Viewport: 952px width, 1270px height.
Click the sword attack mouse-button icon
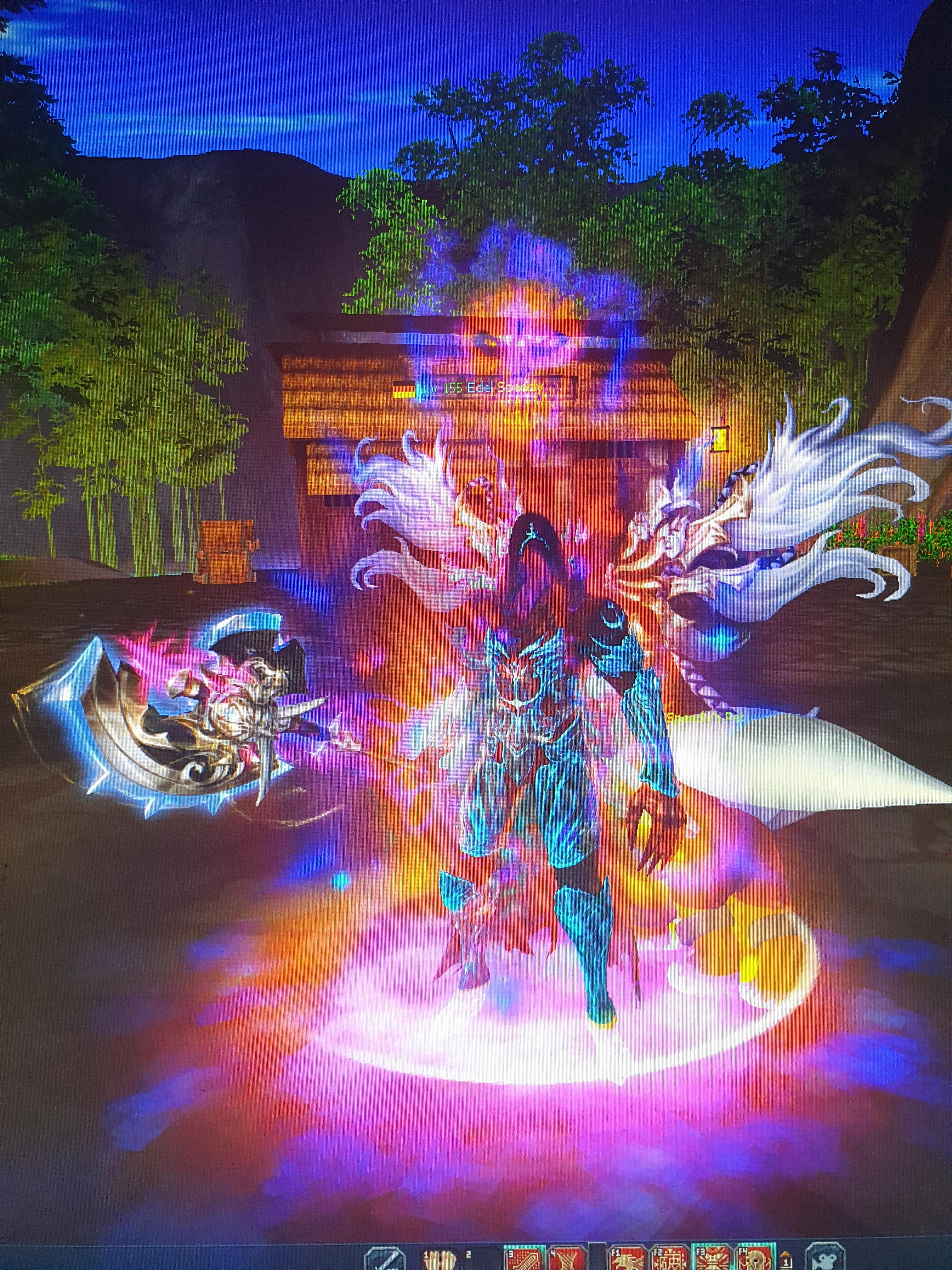[x=385, y=1257]
